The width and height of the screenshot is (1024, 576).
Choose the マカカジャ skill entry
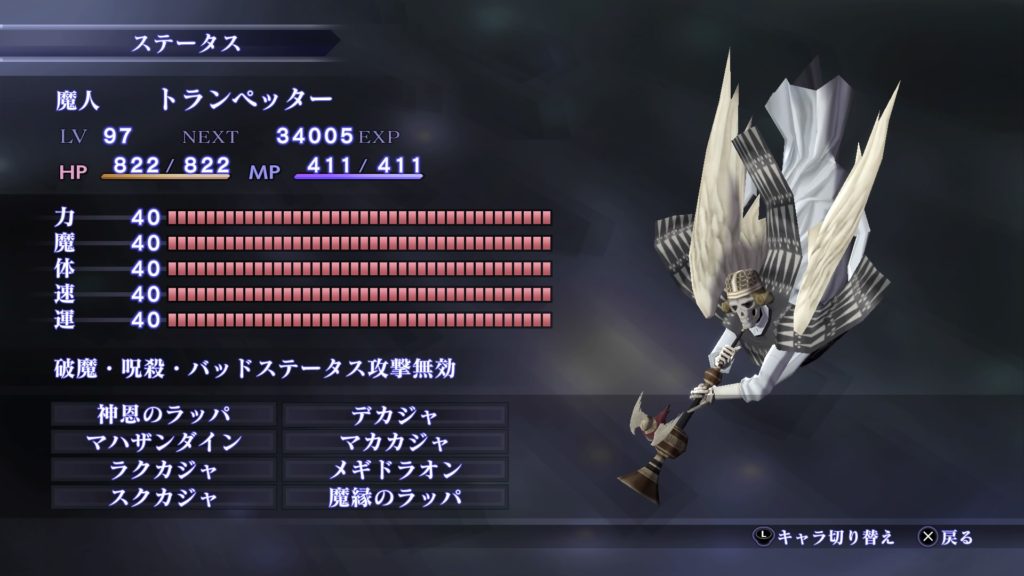click(396, 442)
